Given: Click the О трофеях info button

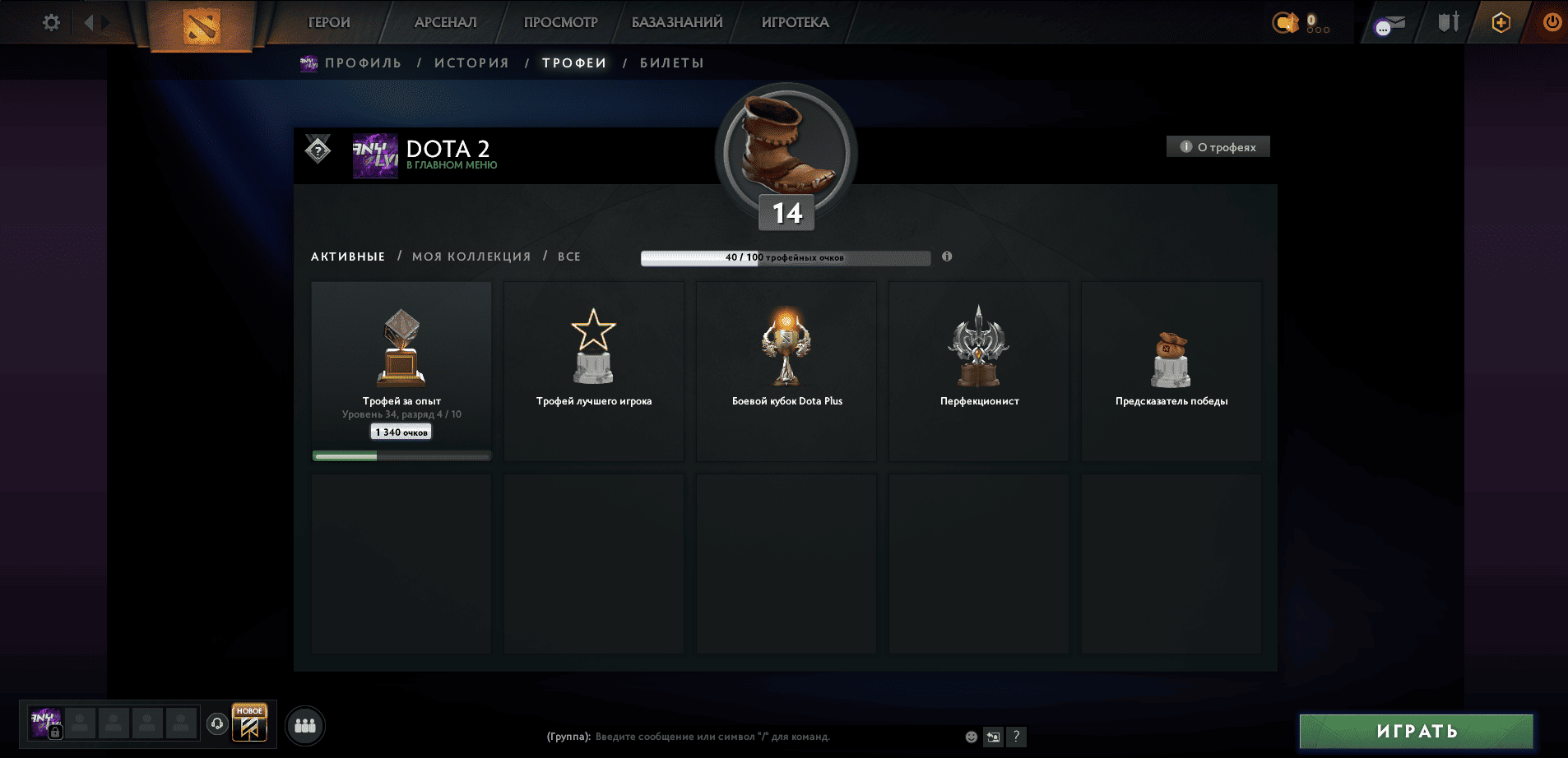Looking at the screenshot, I should coord(1218,146).
